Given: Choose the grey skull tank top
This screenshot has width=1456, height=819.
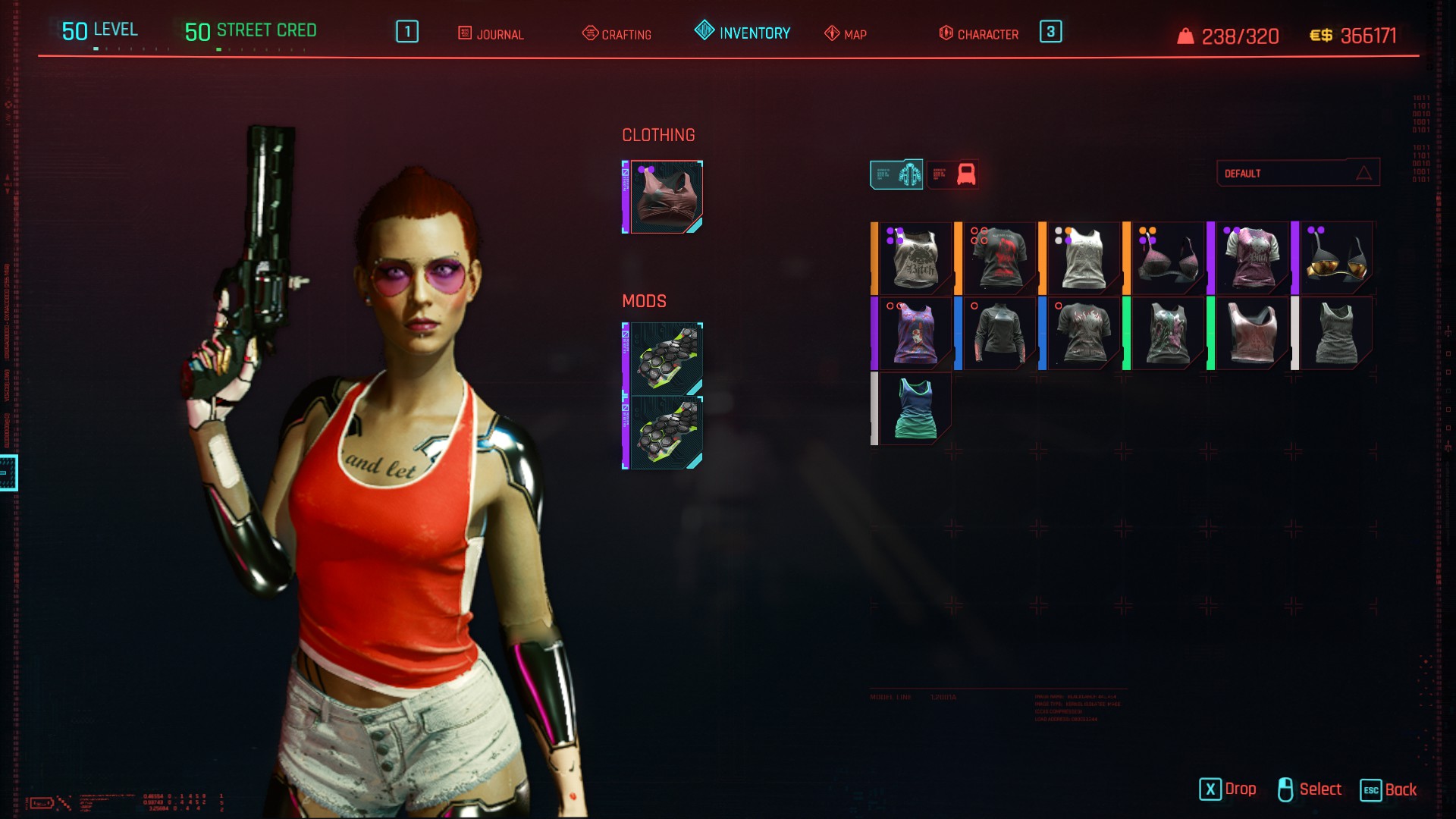Looking at the screenshot, I should 914,259.
